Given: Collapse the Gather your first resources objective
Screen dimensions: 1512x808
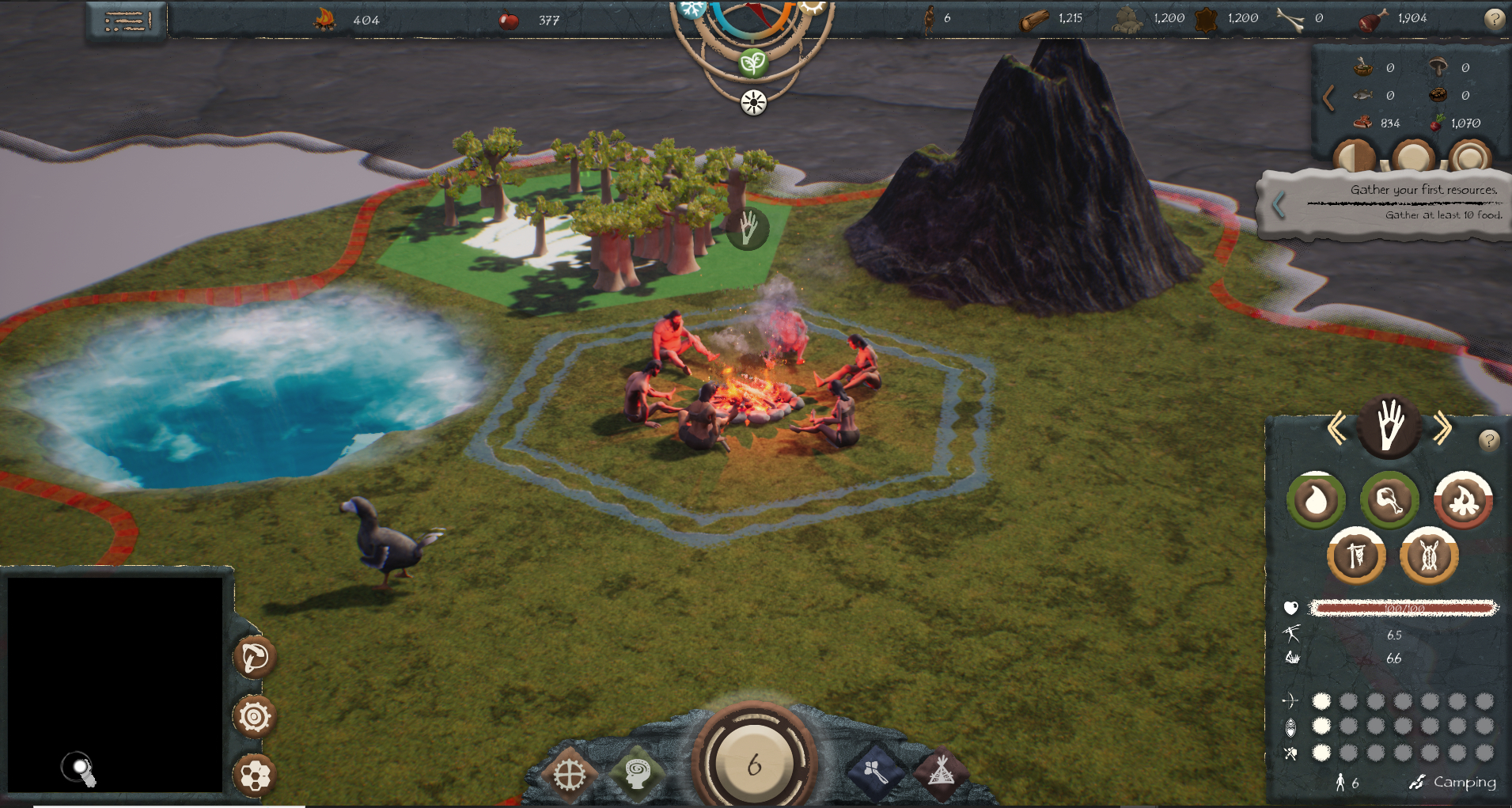Looking at the screenshot, I should [1279, 205].
